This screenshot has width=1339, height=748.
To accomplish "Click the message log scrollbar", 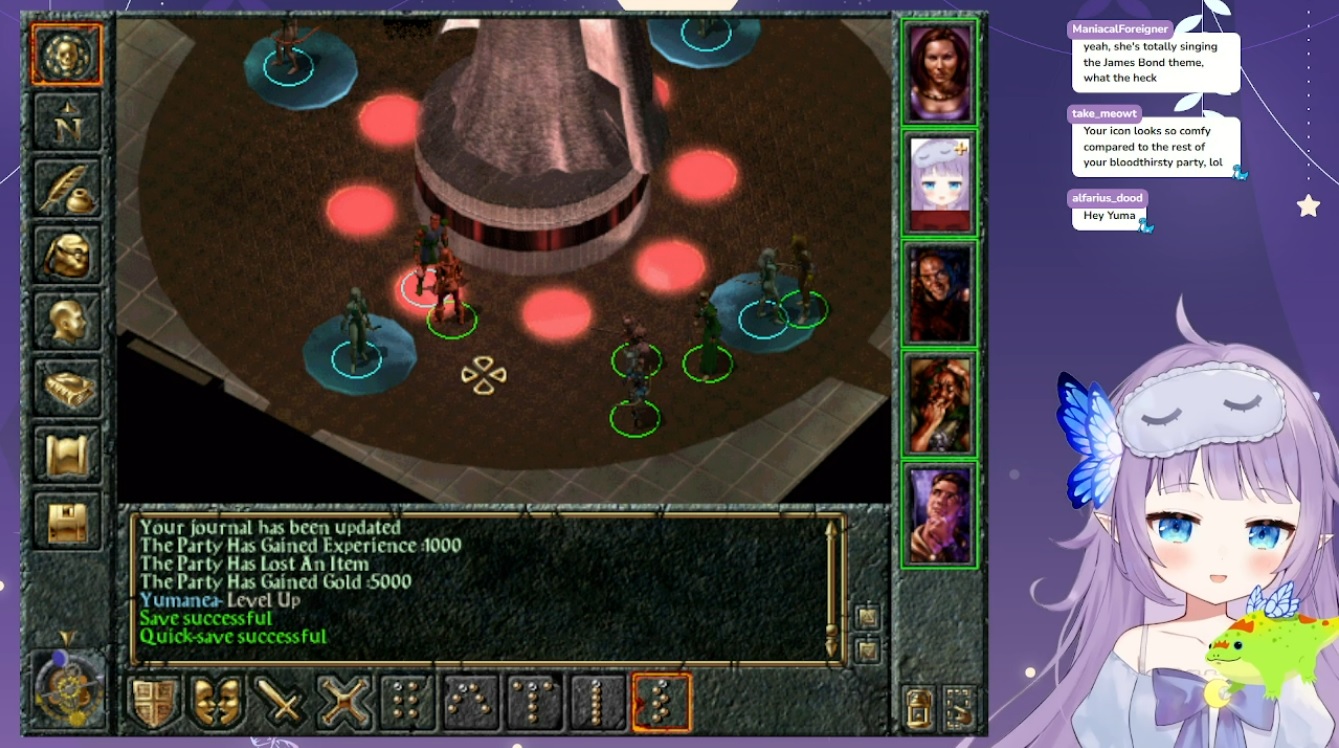I will [830, 588].
